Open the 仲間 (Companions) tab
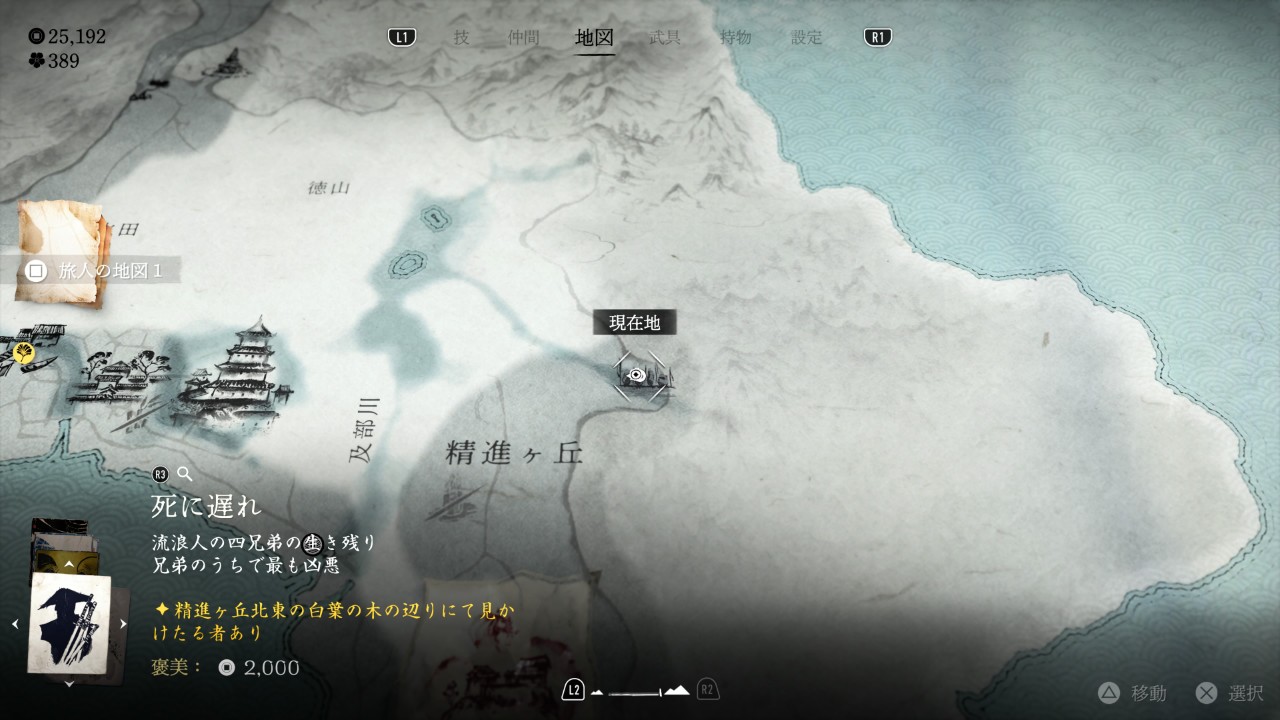The width and height of the screenshot is (1280, 720). (523, 38)
